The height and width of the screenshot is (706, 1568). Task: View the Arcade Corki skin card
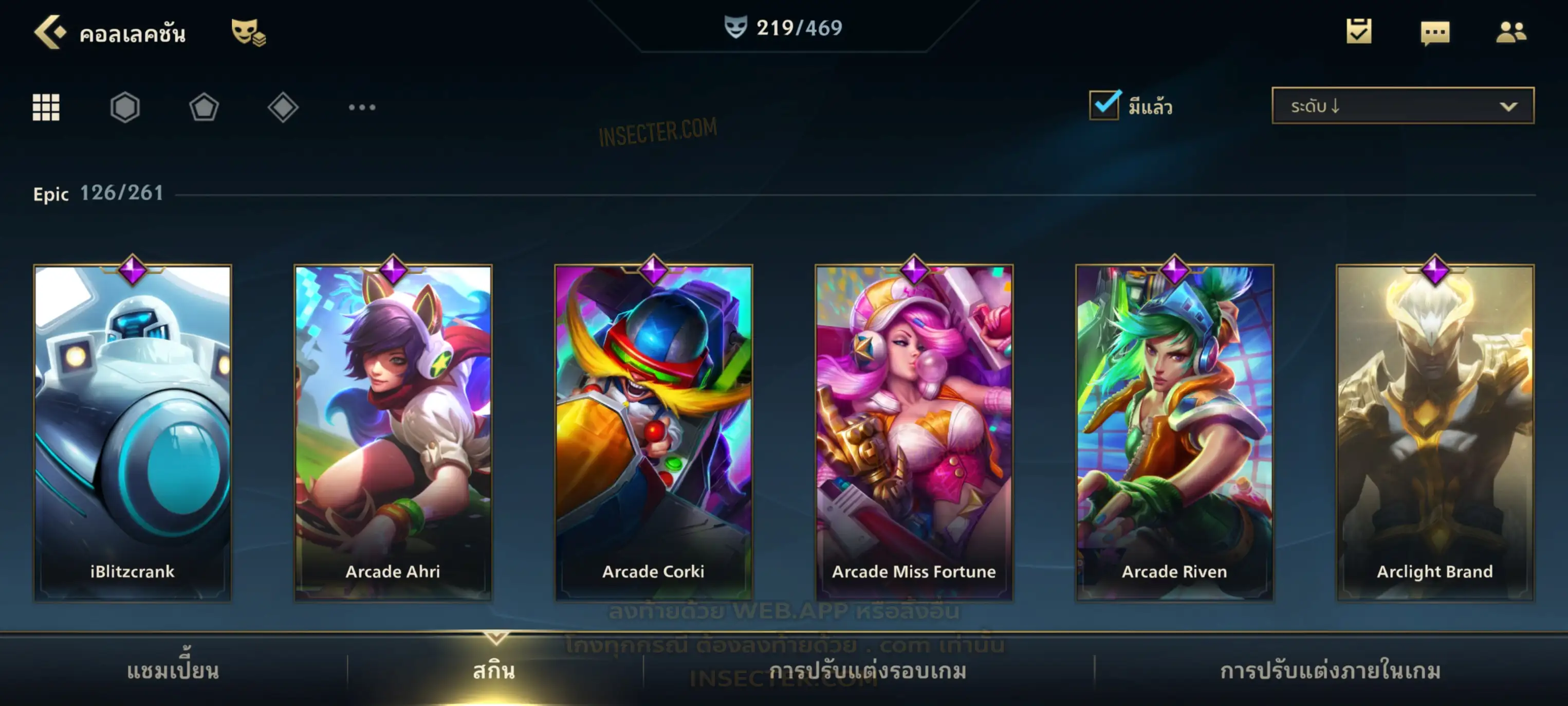[654, 432]
